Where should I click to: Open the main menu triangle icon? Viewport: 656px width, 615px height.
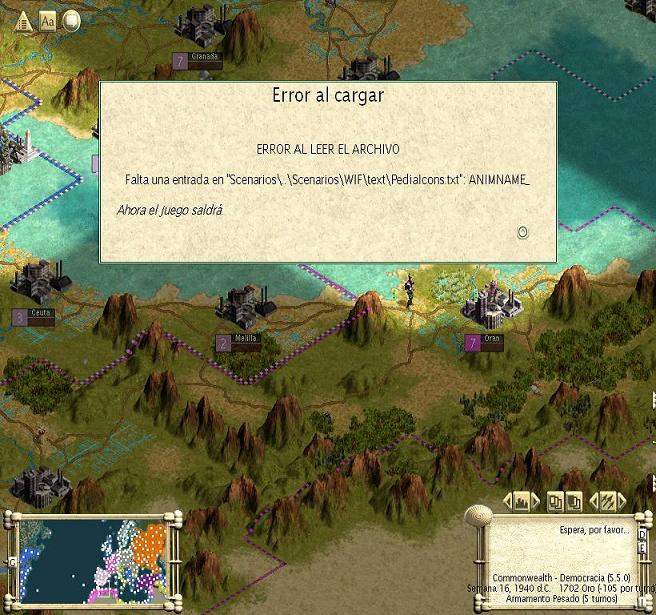(22, 20)
